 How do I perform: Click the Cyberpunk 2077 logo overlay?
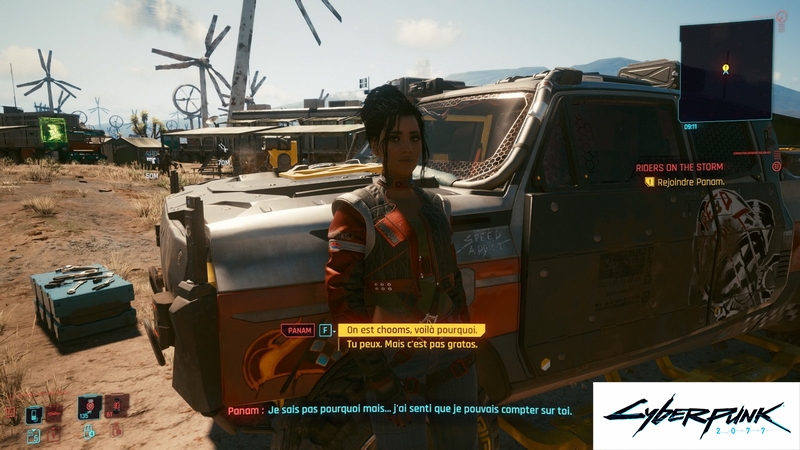(x=696, y=415)
